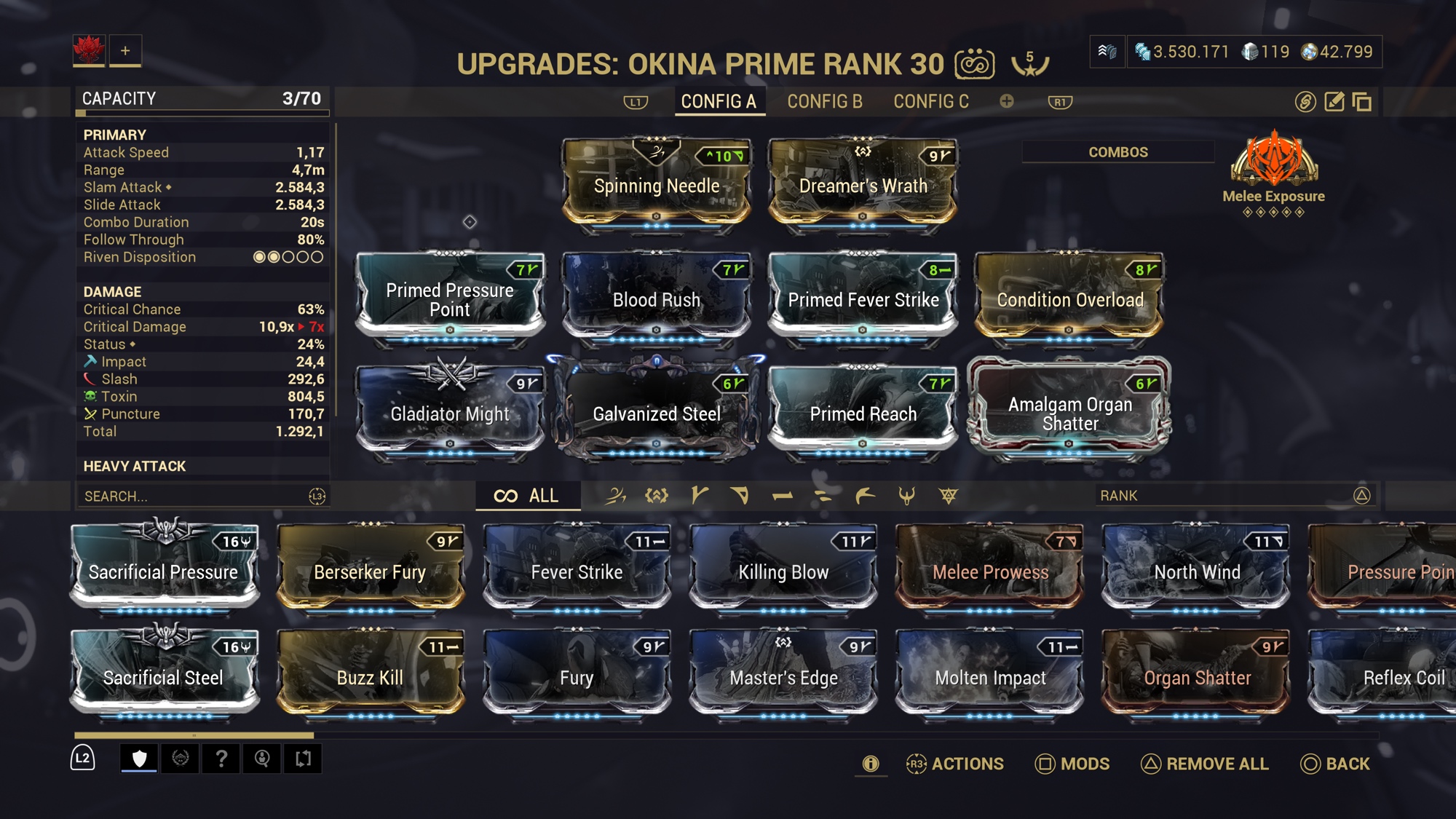This screenshot has width=1456, height=819.
Task: Switch to the Config B tab
Action: coord(824,101)
